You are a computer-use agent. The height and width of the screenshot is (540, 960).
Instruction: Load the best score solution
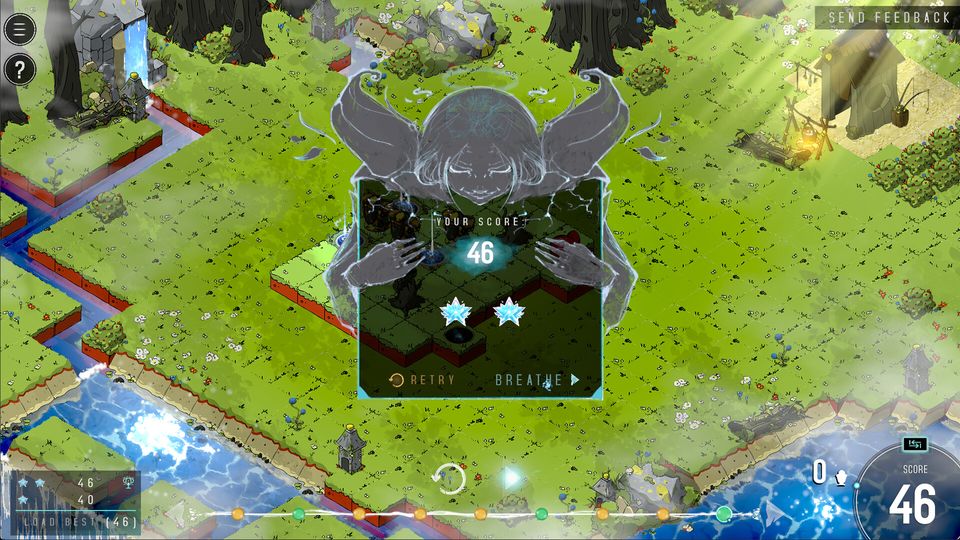click(73, 521)
